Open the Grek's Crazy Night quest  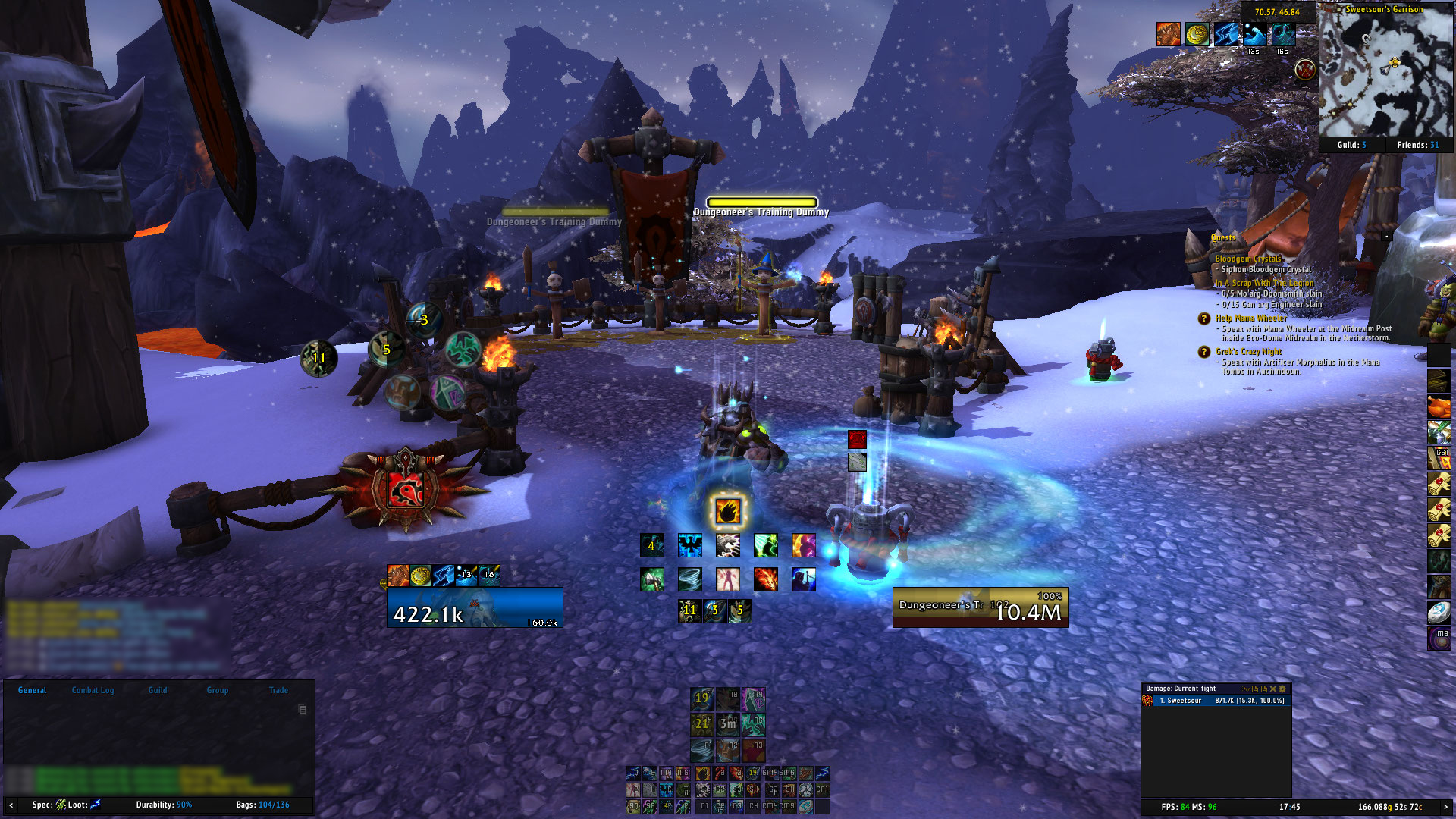1248,352
